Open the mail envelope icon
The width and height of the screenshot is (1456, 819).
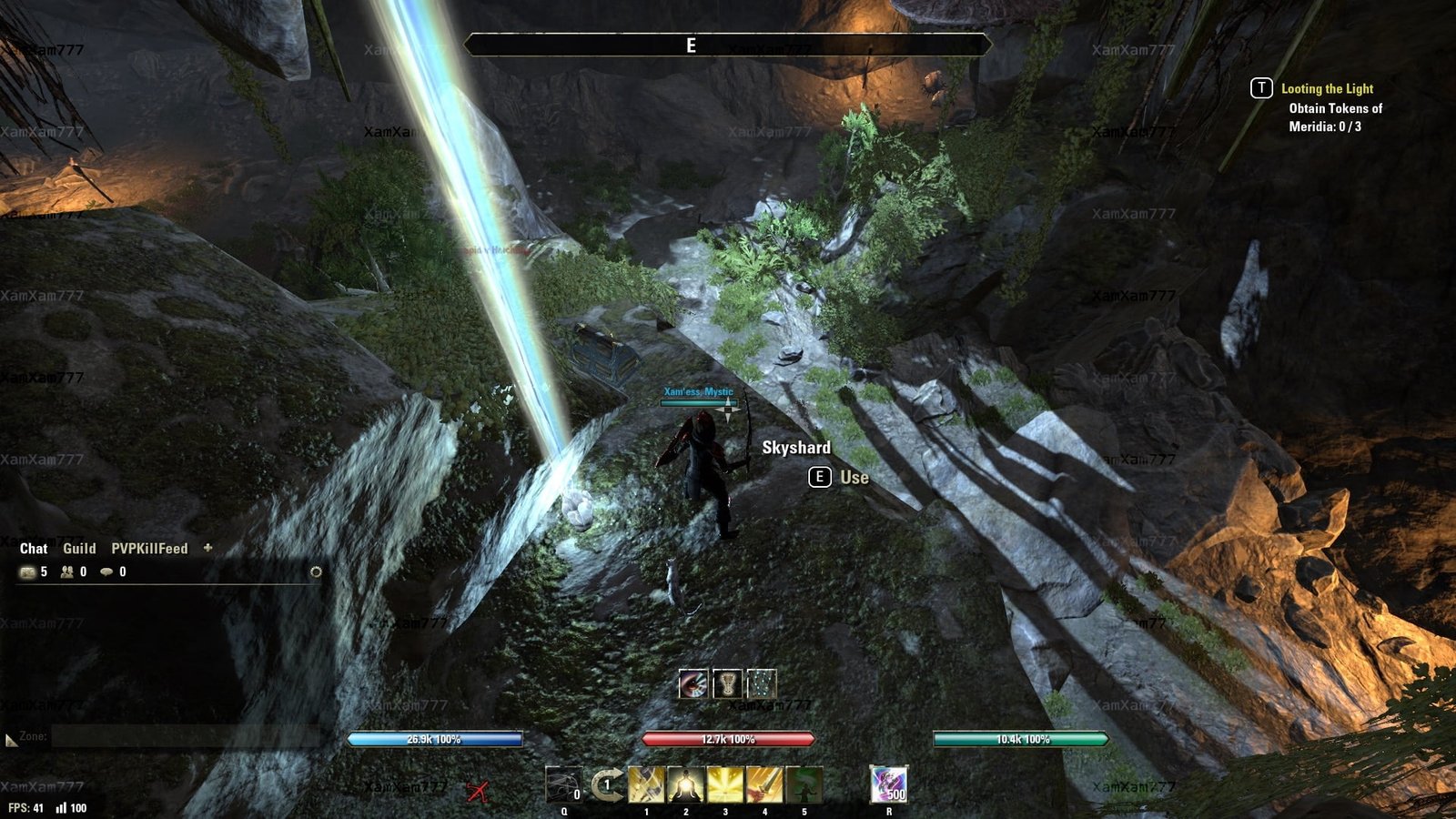click(x=27, y=572)
